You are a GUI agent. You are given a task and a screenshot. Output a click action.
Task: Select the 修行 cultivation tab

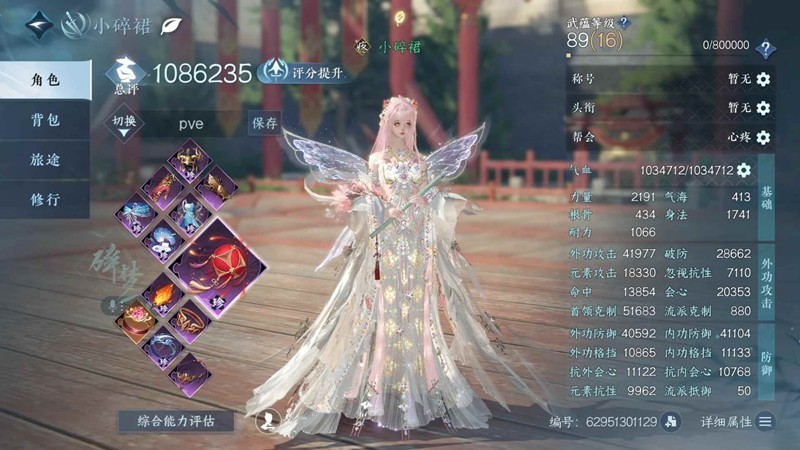[x=45, y=199]
